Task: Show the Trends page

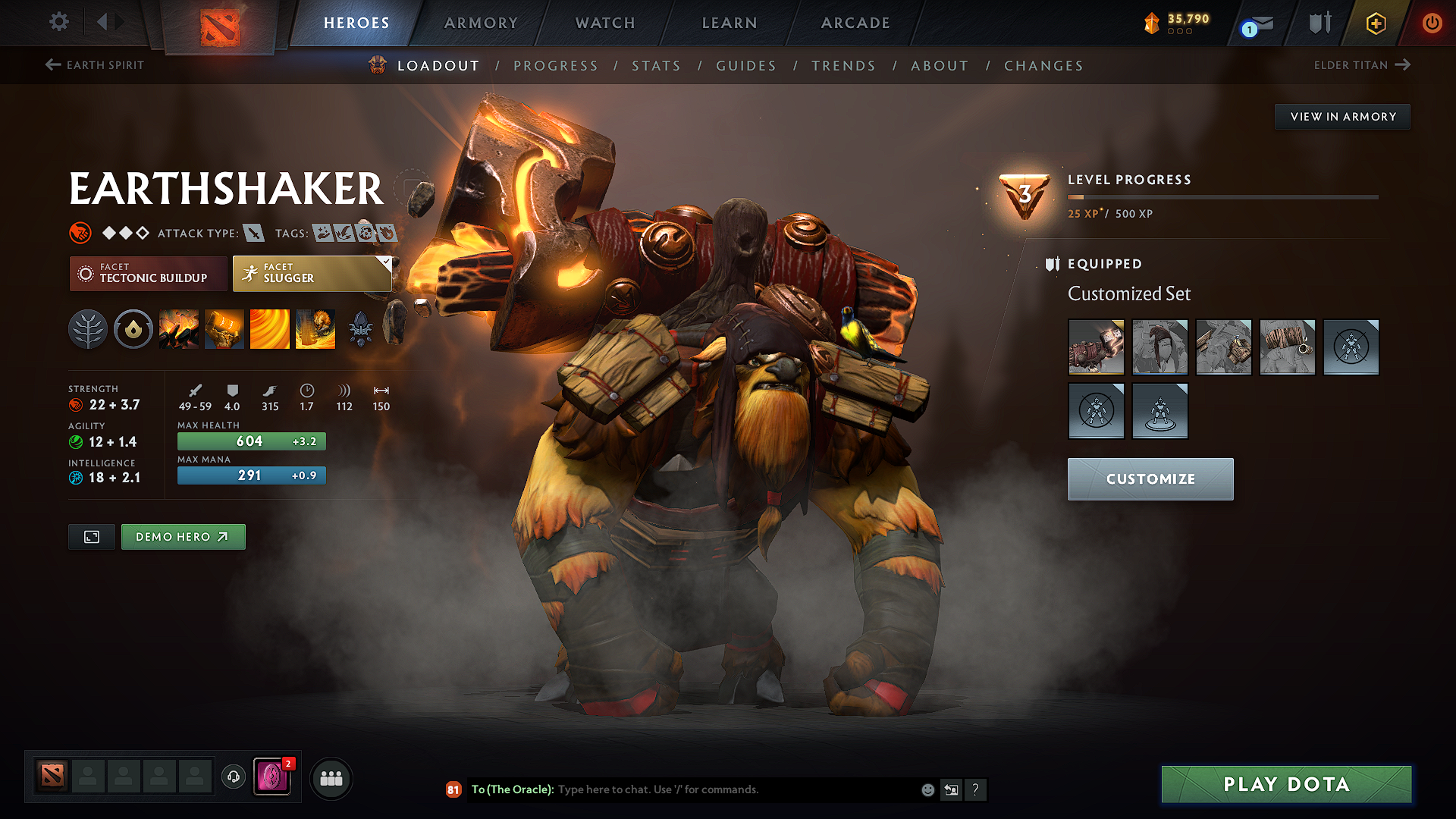Action: [843, 66]
